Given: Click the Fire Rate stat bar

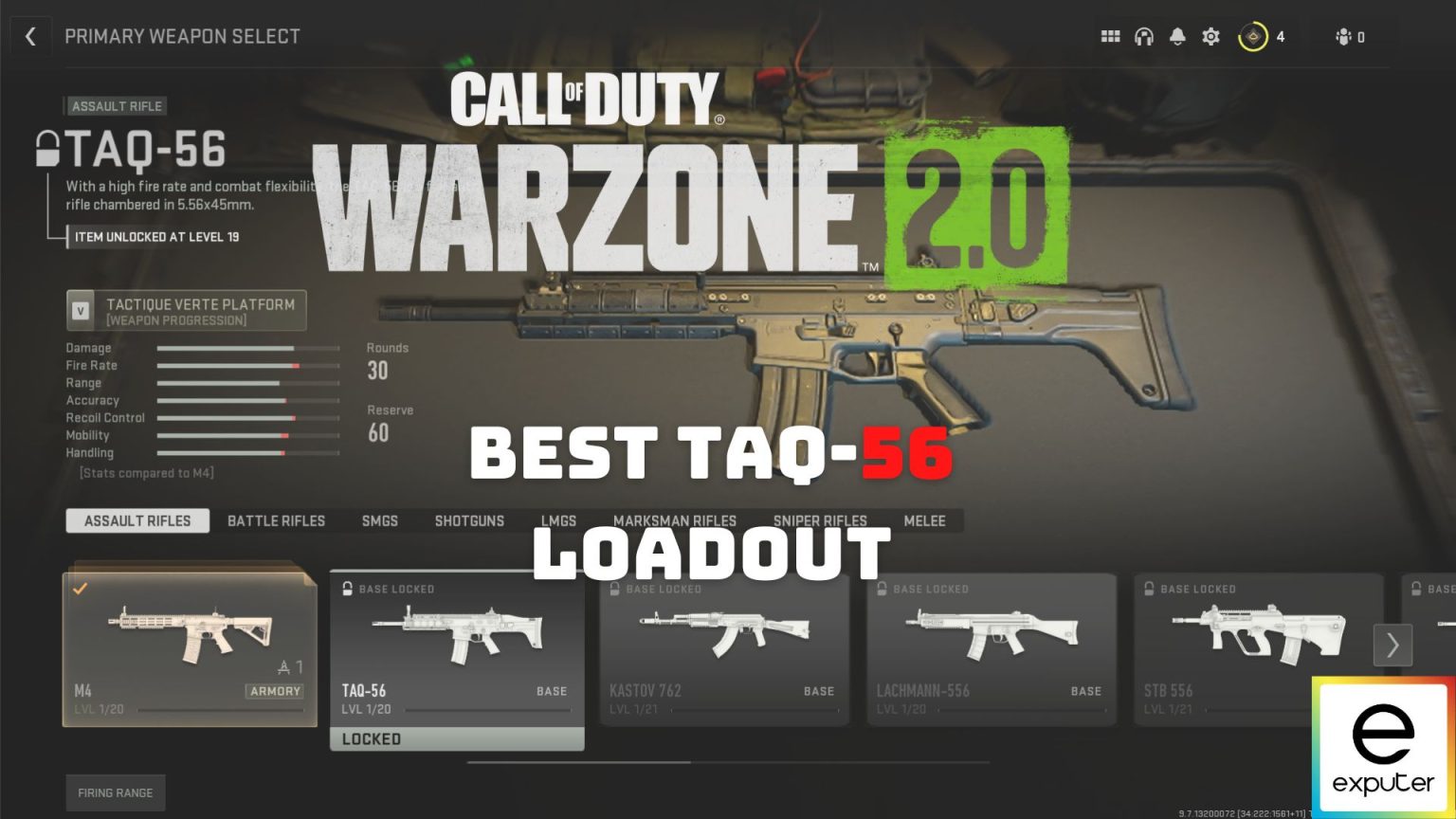Looking at the screenshot, I should tap(248, 365).
